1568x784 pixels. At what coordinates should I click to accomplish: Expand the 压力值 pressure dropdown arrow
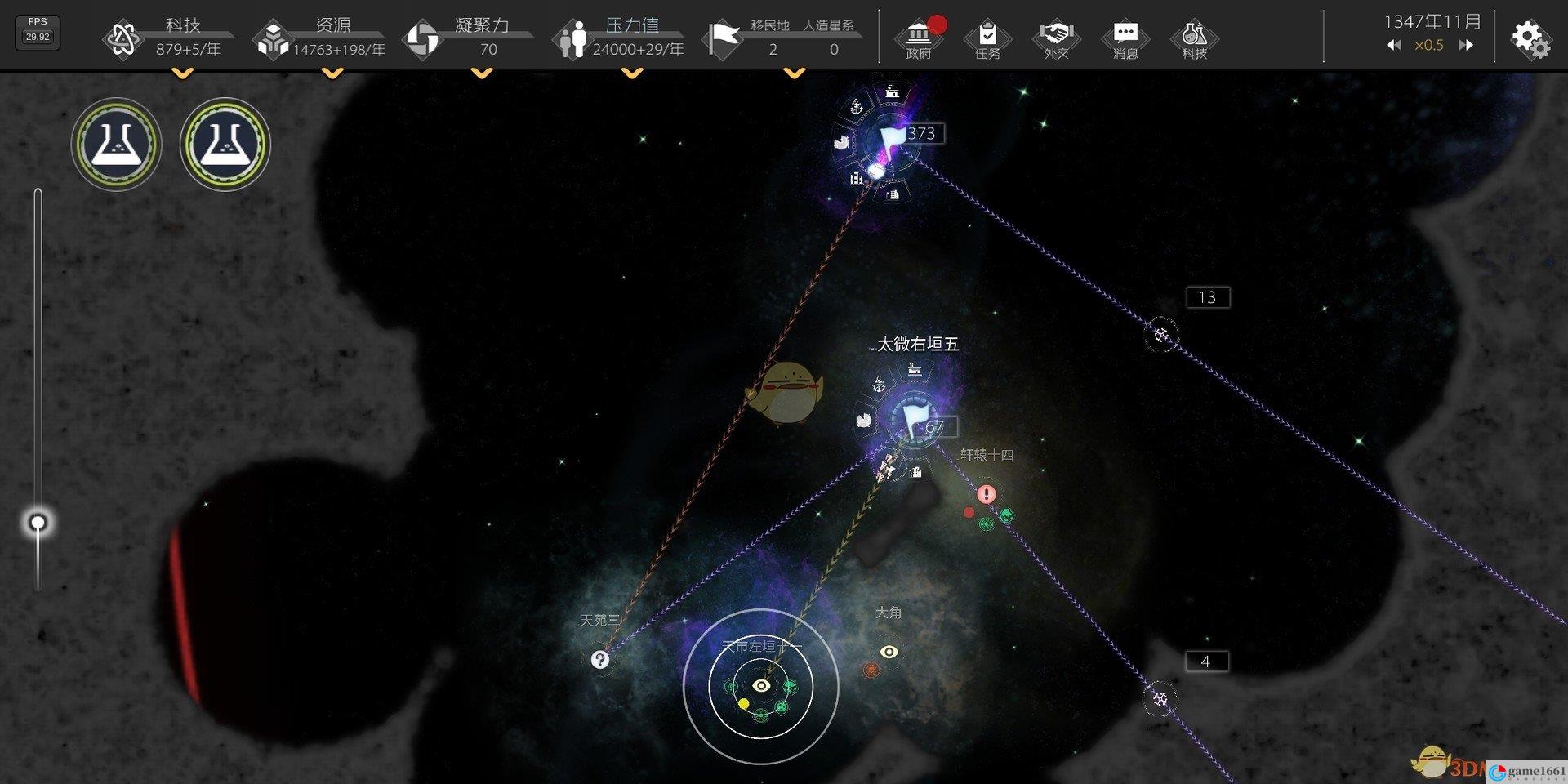pyautogui.click(x=631, y=73)
